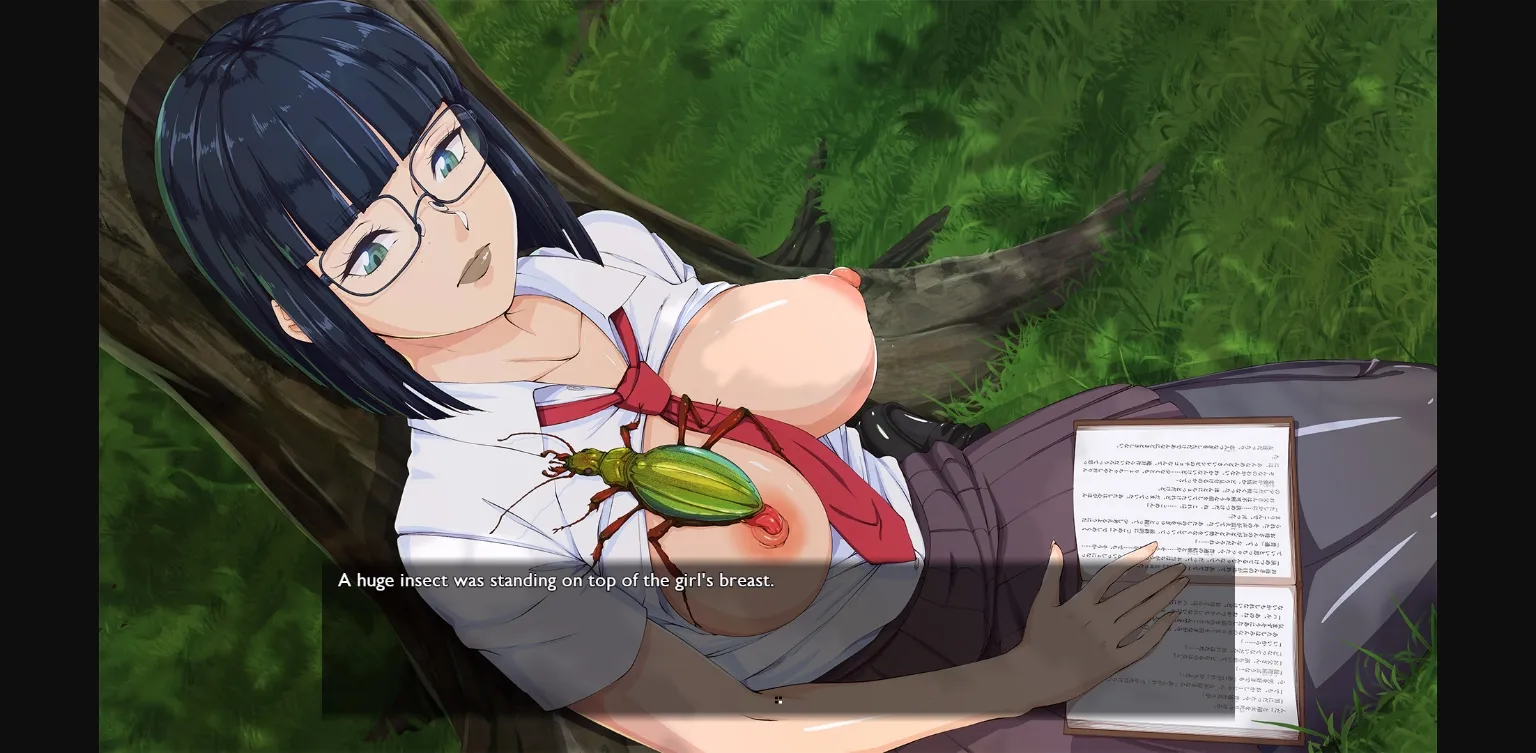Tap the text-advance glyph in the message window
This screenshot has width=1536, height=753.
[779, 700]
